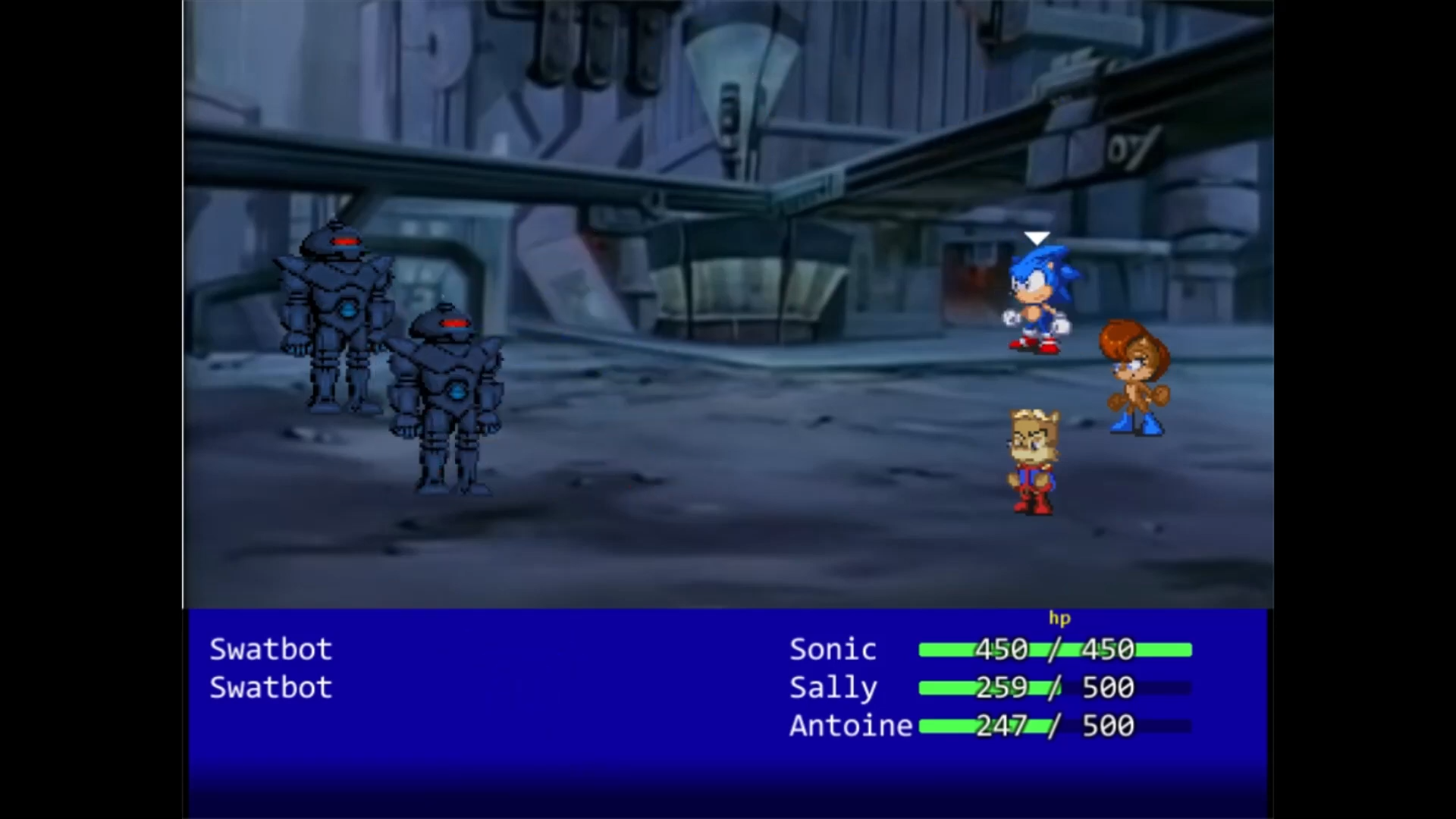This screenshot has height=819, width=1456.
Task: Click Sally's 259 HP readout
Action: [x=1003, y=688]
